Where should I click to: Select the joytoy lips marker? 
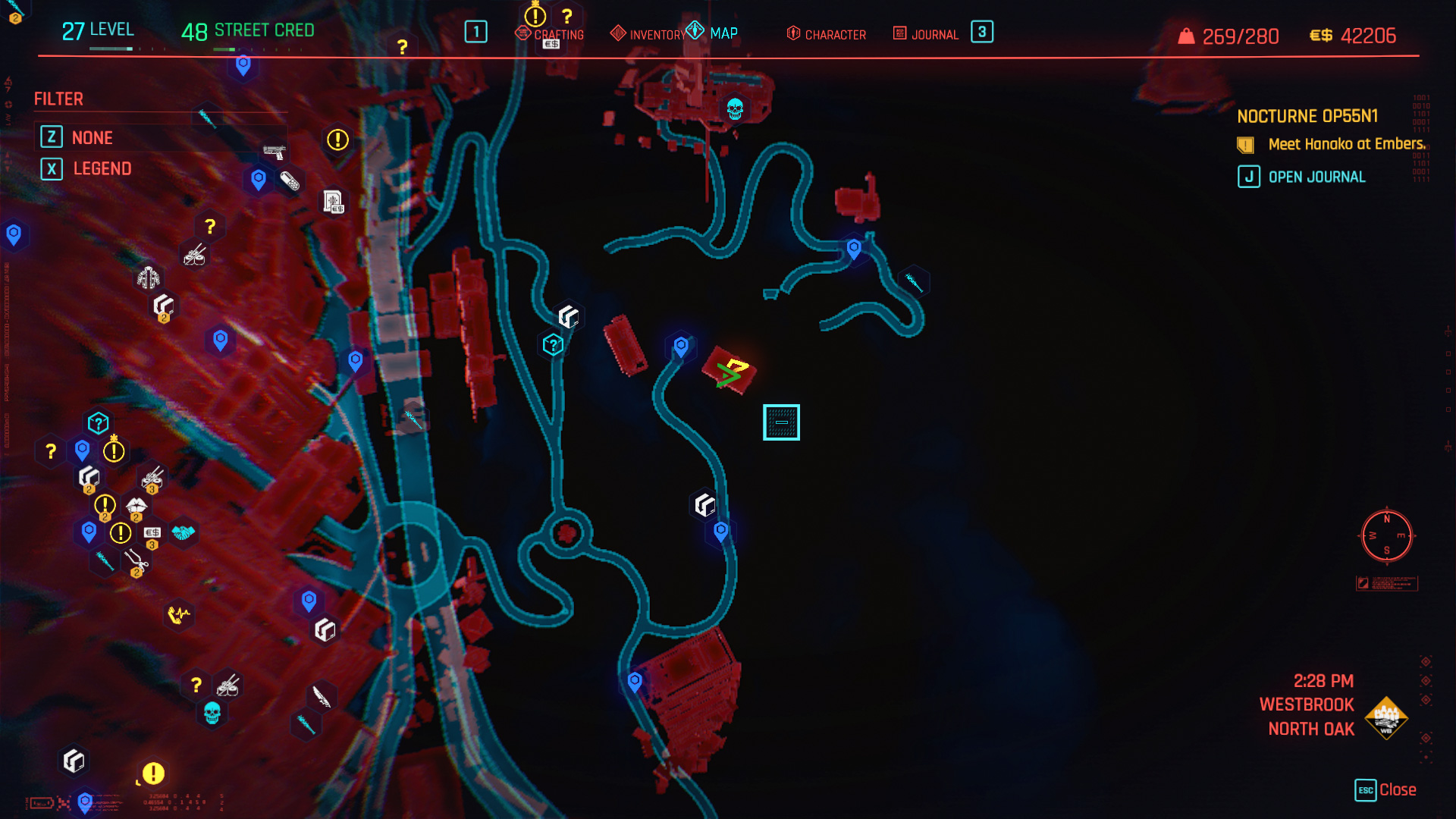136,505
